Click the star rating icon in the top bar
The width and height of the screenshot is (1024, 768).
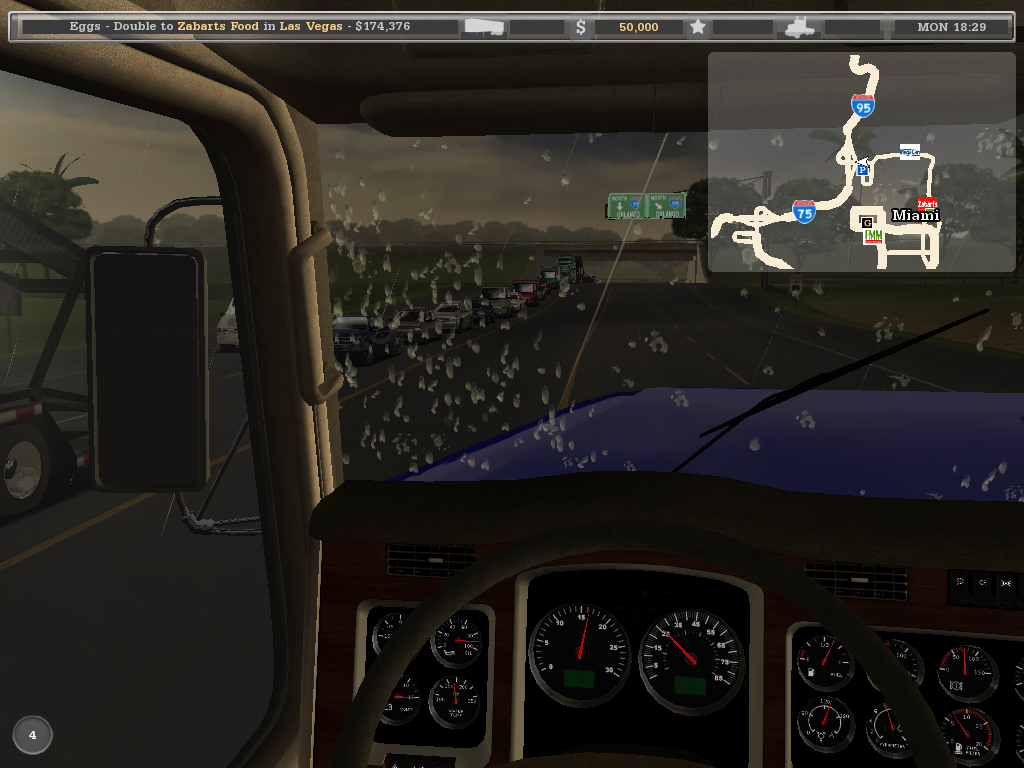coord(698,27)
